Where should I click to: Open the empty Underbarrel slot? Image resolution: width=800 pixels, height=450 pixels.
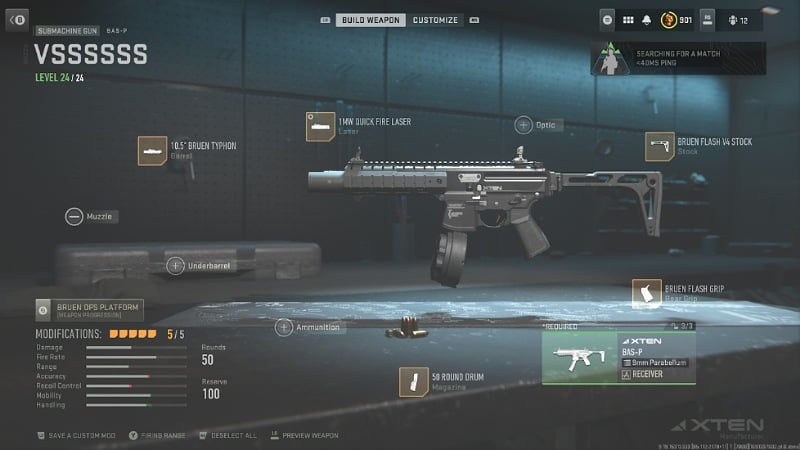175,265
